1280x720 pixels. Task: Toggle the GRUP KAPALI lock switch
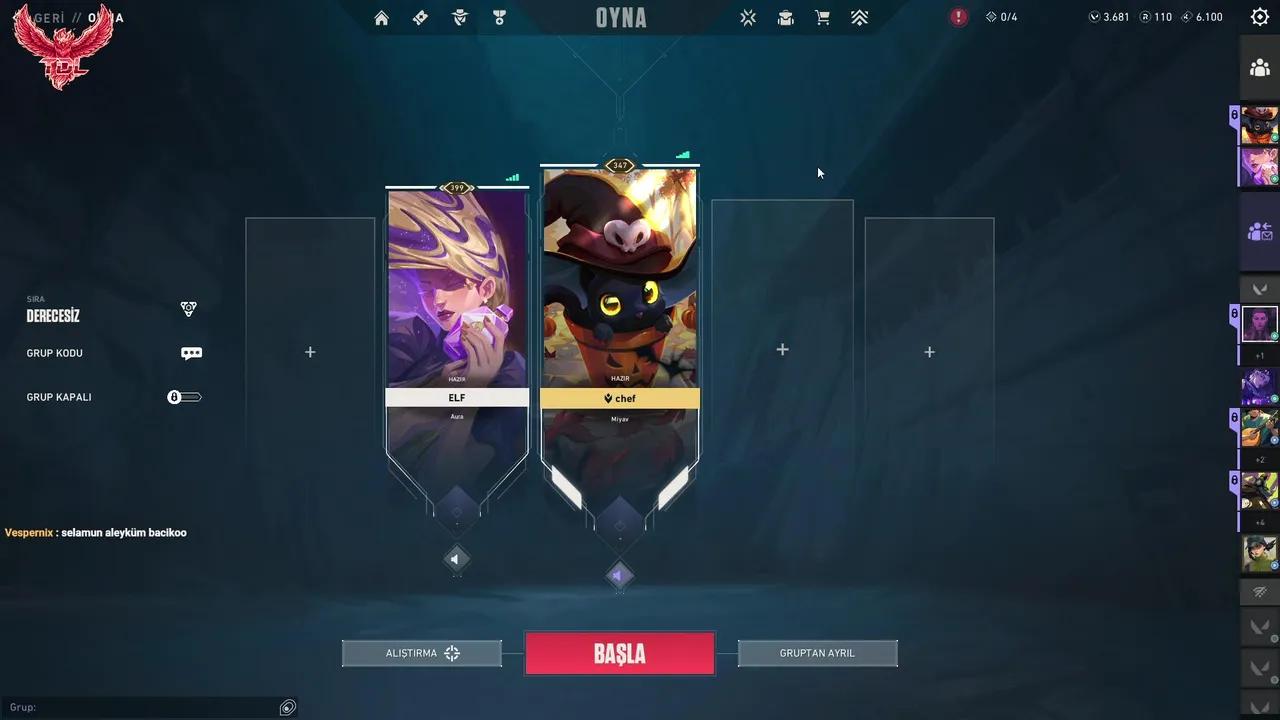[x=184, y=396]
